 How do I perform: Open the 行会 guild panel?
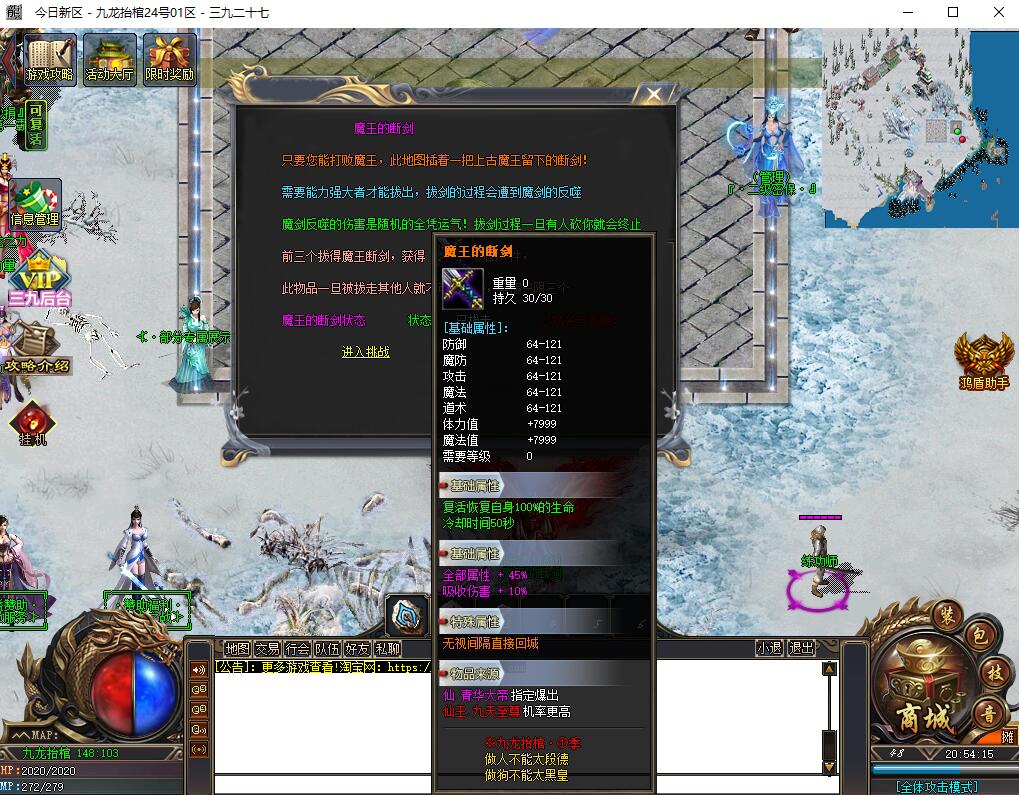tap(297, 648)
